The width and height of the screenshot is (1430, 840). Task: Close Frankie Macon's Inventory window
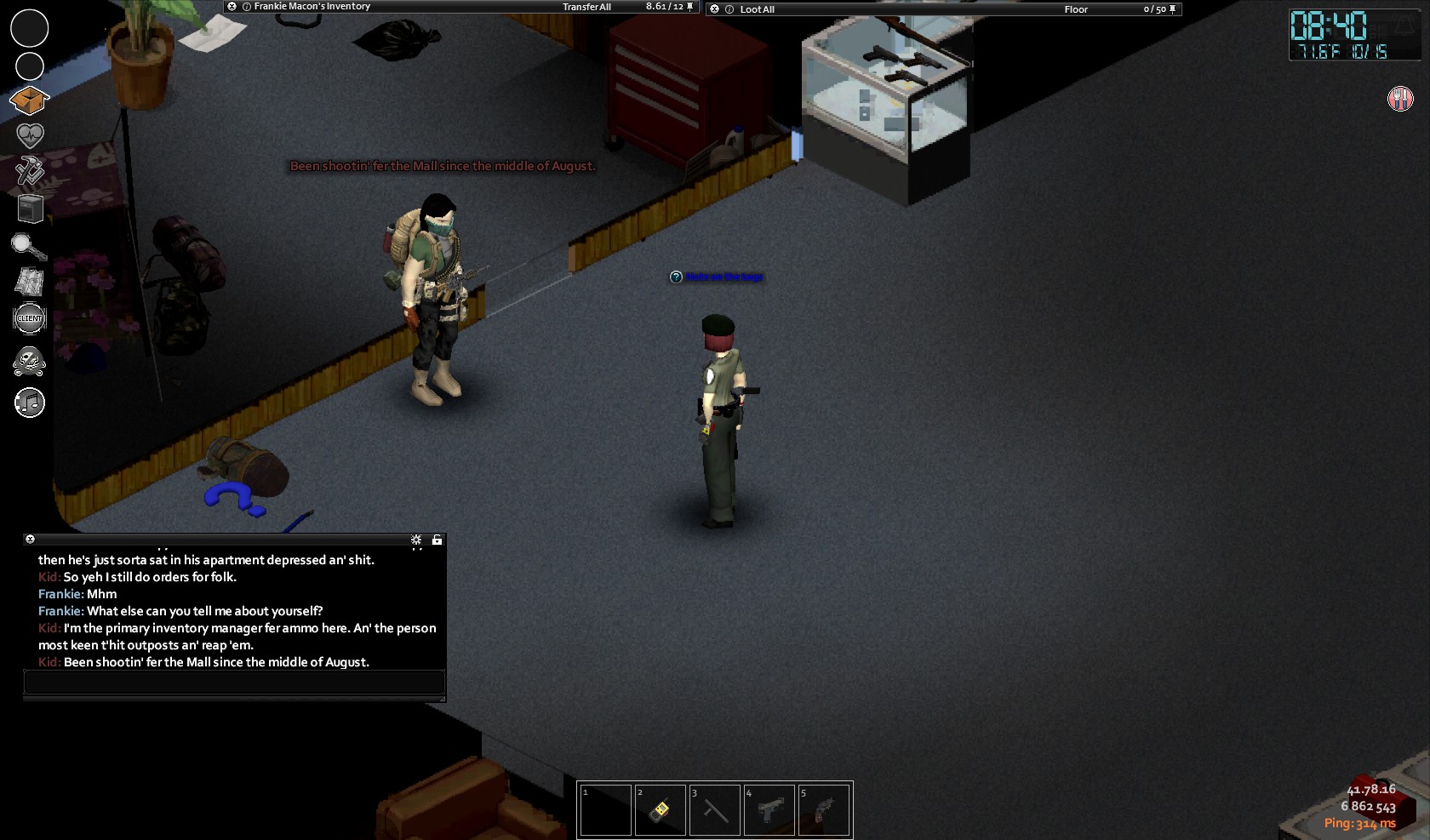[x=232, y=6]
